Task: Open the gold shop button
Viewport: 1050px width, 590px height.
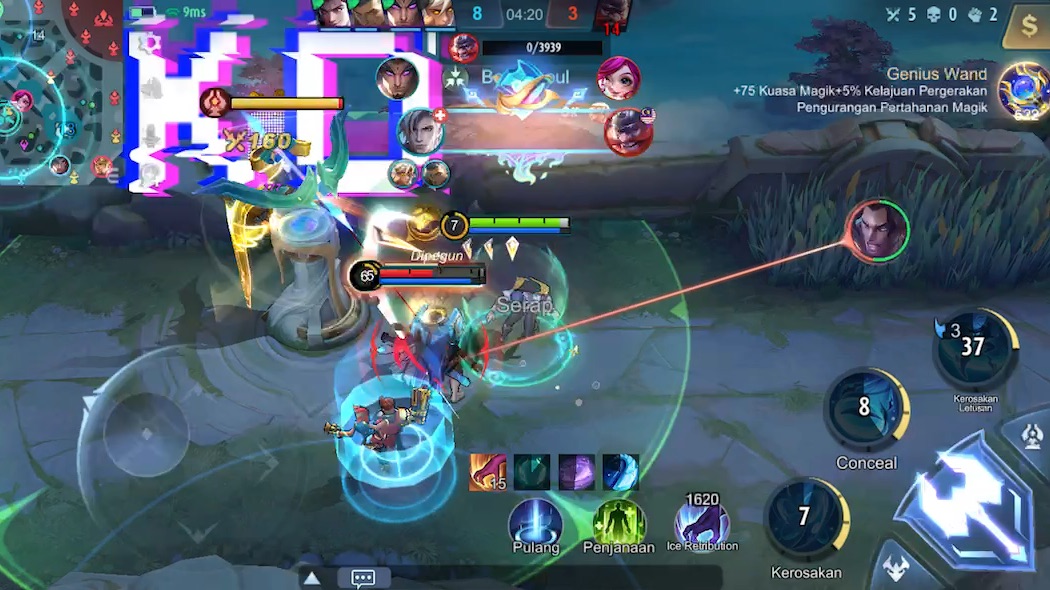Action: click(1028, 26)
